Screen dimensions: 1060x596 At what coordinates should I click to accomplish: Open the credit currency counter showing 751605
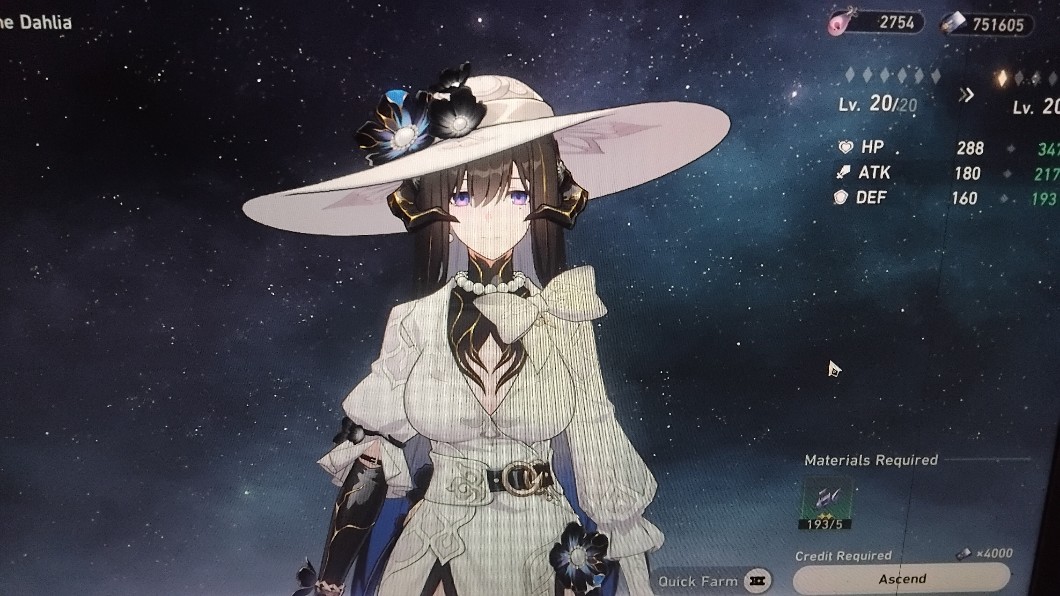[987, 25]
